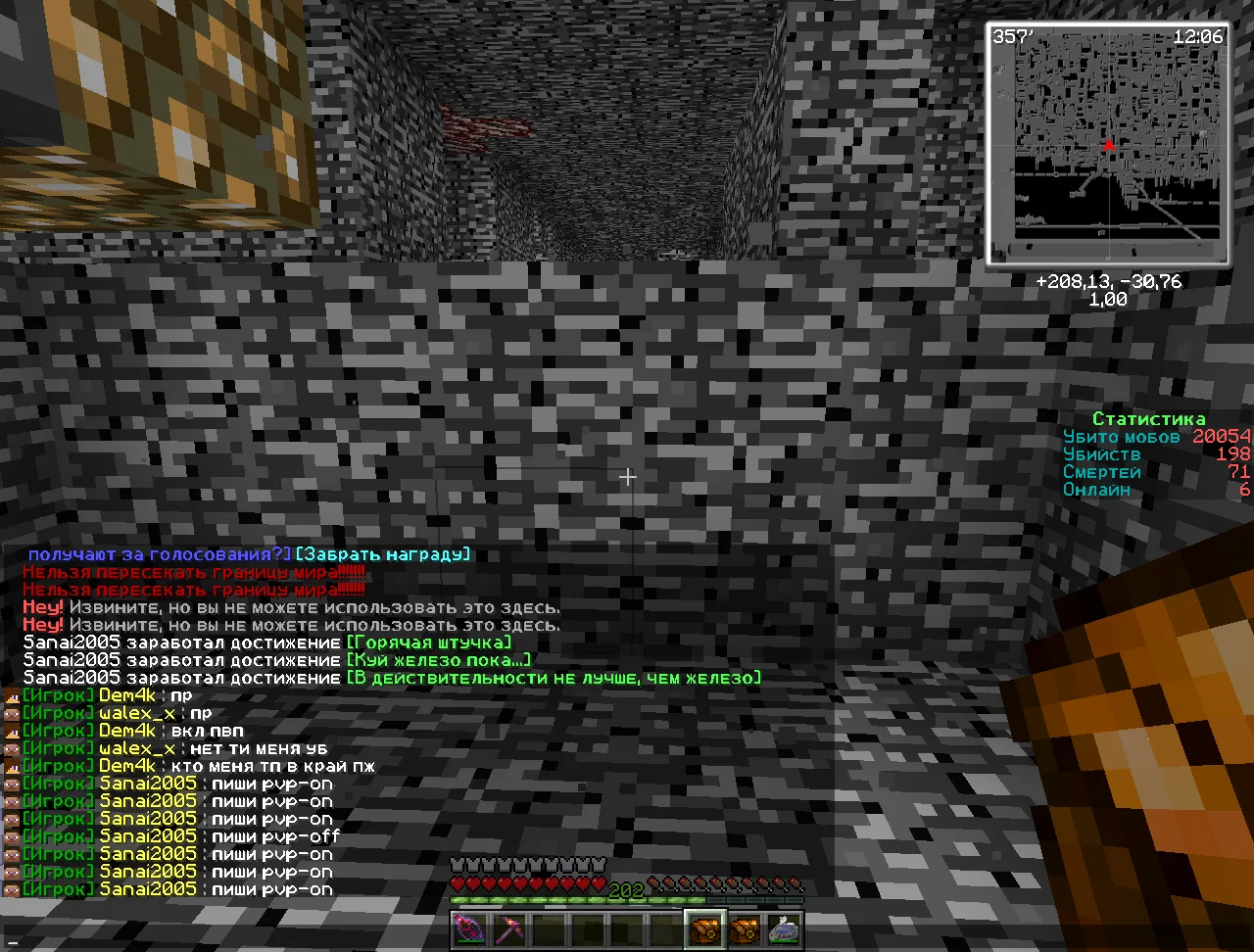Open the [Горячая штучка] achievement link
The width and height of the screenshot is (1254, 952).
point(428,643)
